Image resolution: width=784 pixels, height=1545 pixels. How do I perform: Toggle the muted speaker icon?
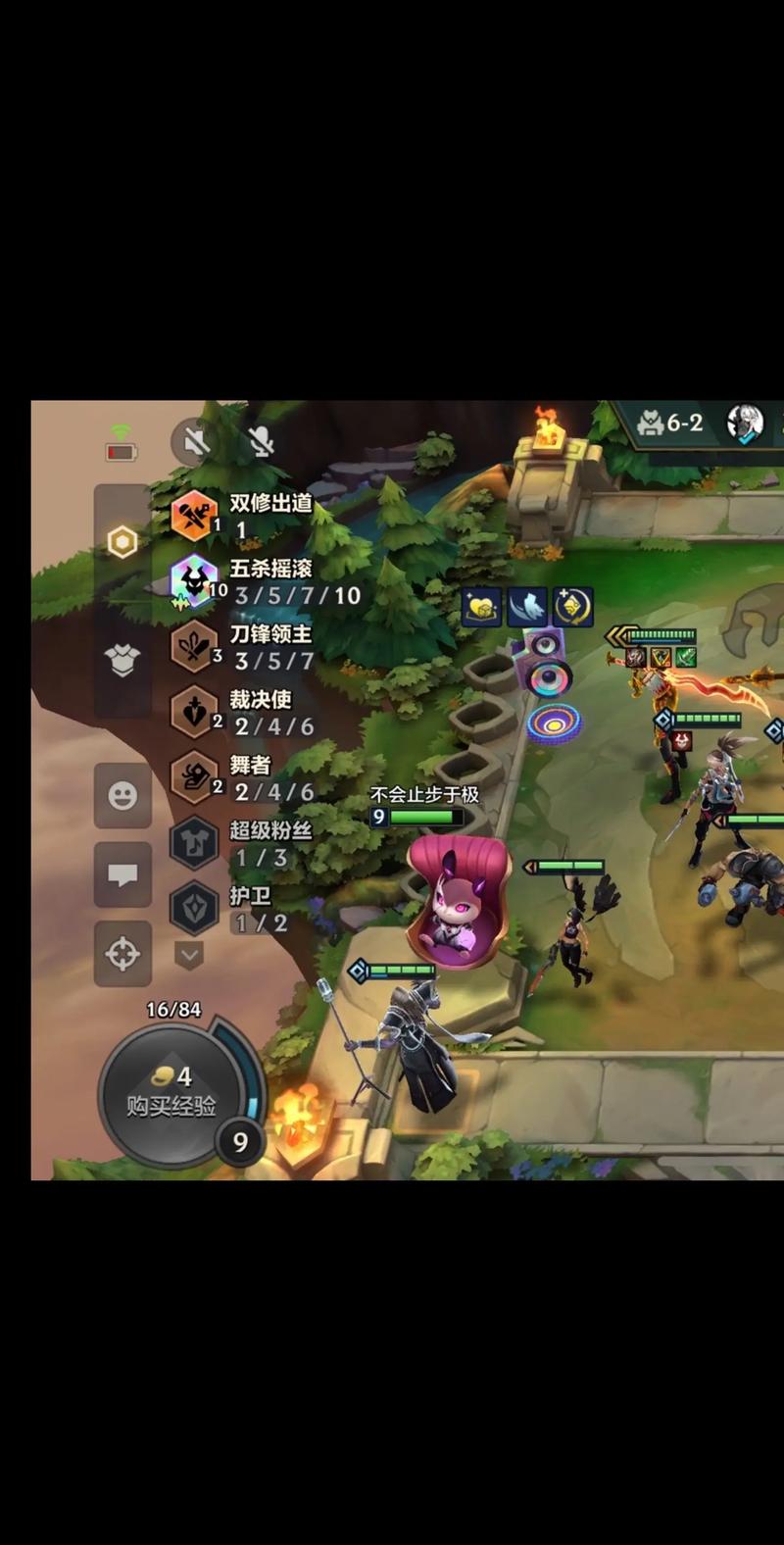point(194,442)
